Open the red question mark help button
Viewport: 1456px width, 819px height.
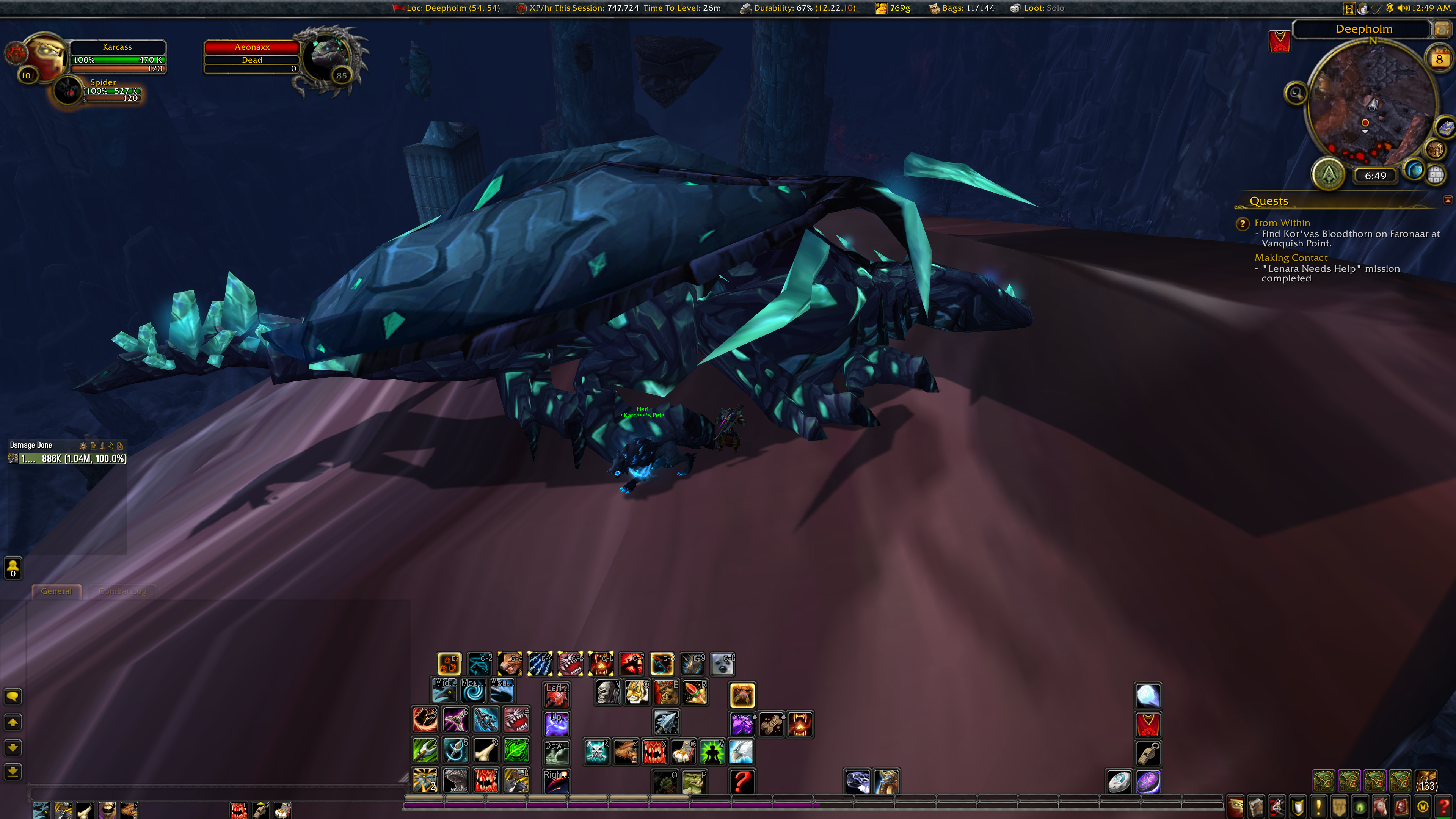(x=1443, y=806)
